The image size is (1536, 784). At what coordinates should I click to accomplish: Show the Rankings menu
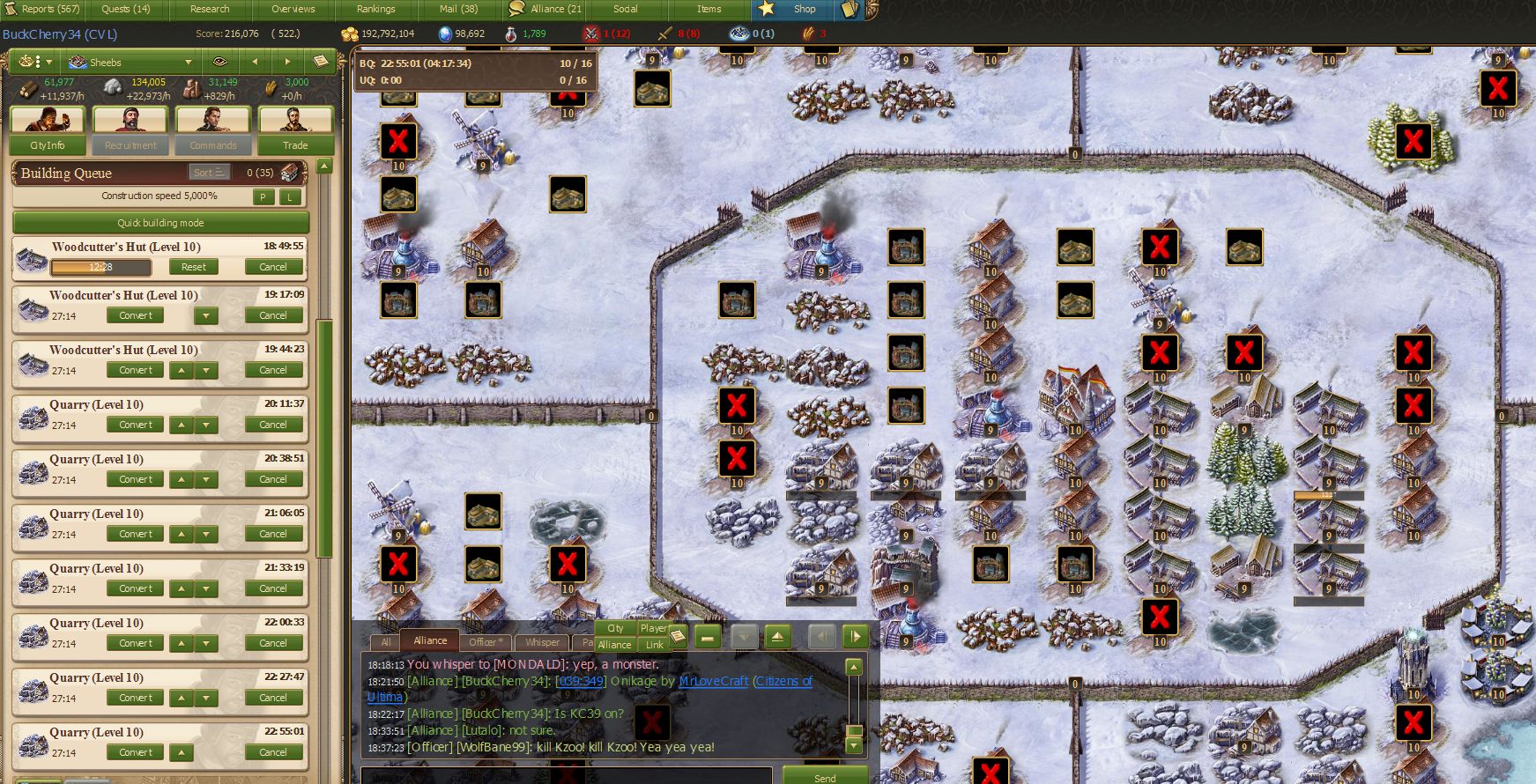(x=375, y=9)
